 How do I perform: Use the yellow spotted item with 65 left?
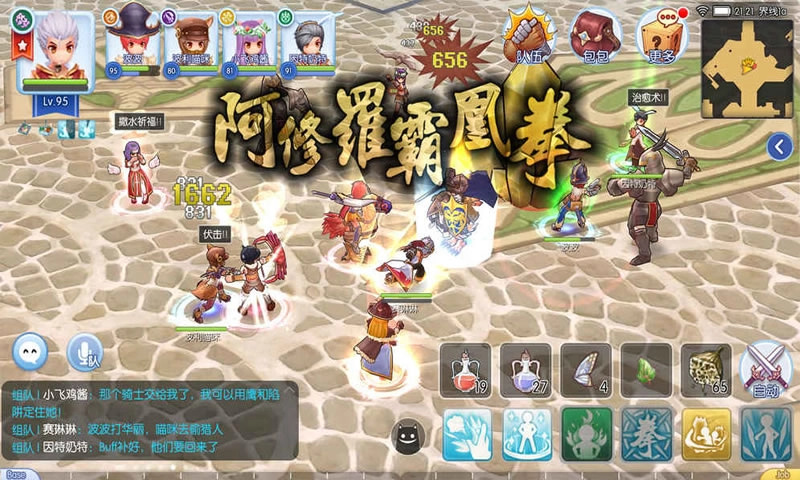(x=706, y=368)
